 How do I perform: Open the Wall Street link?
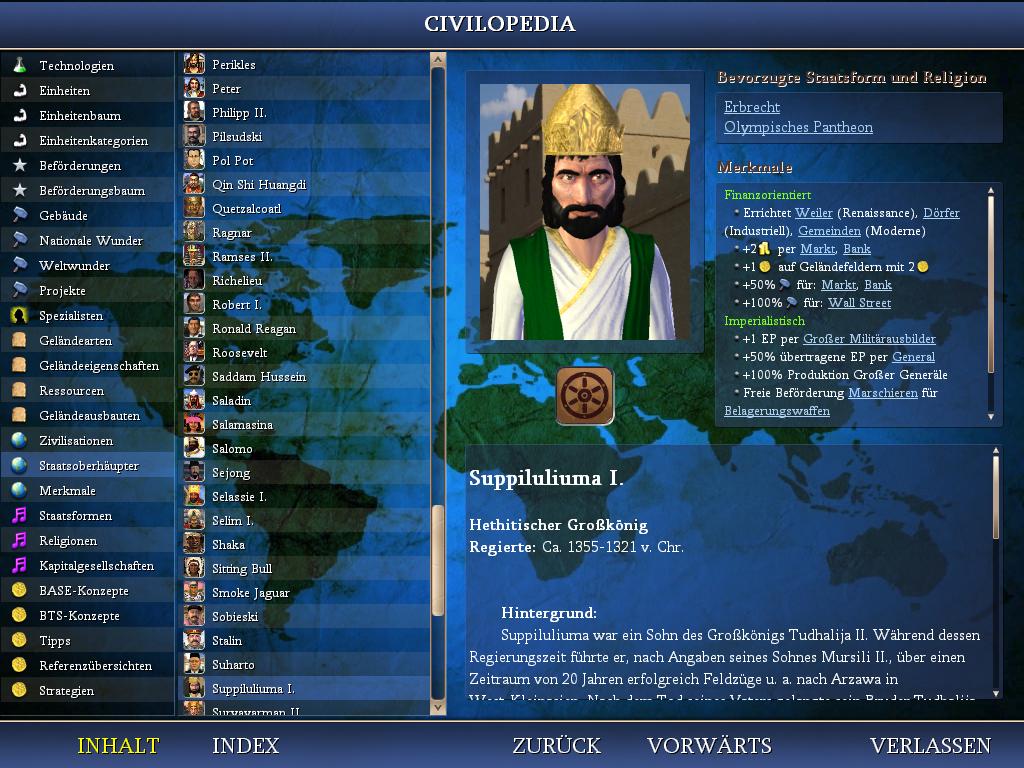click(x=859, y=303)
